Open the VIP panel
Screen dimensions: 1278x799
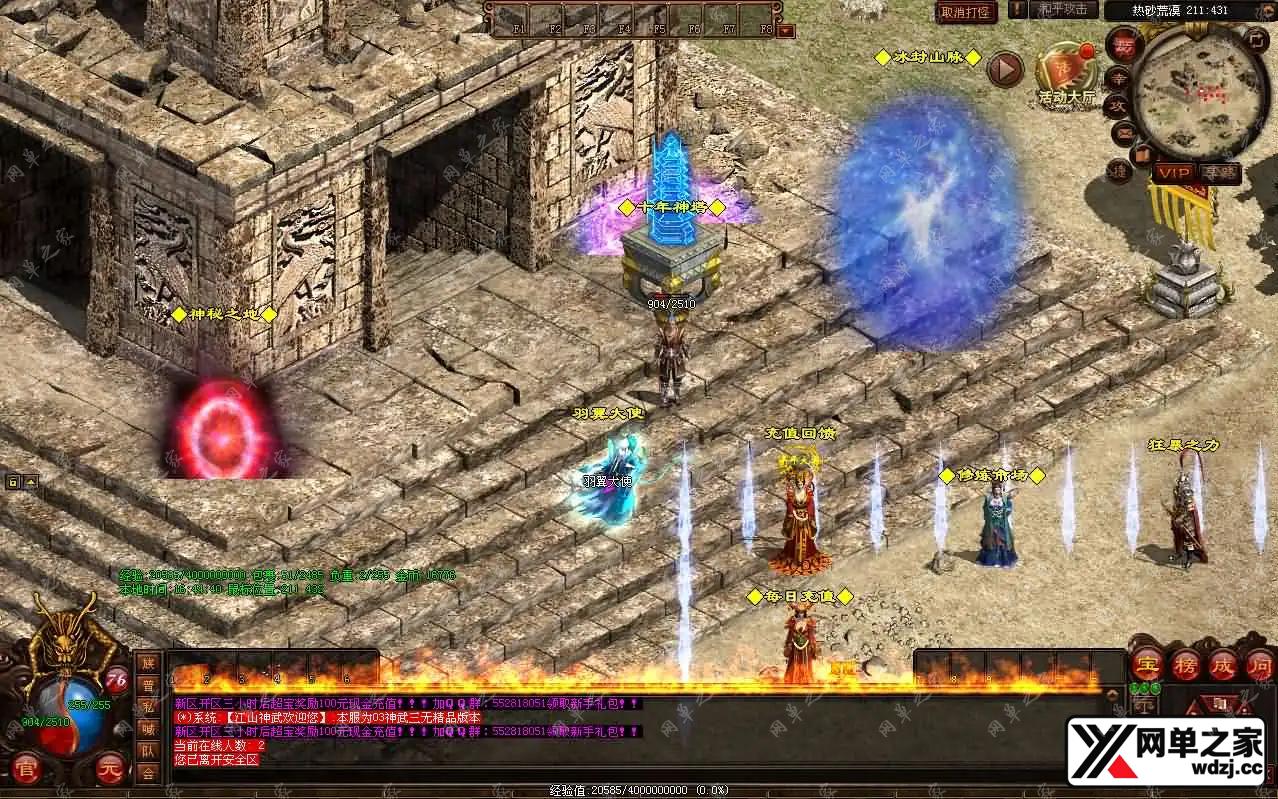tap(1174, 173)
